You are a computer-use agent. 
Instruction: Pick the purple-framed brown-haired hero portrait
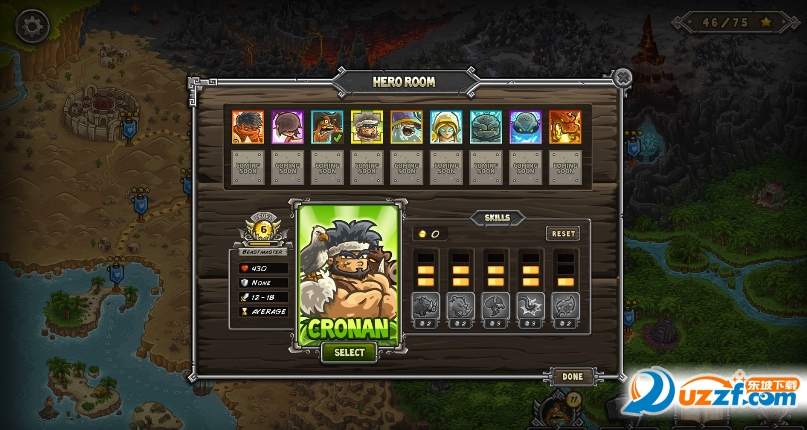coord(287,126)
